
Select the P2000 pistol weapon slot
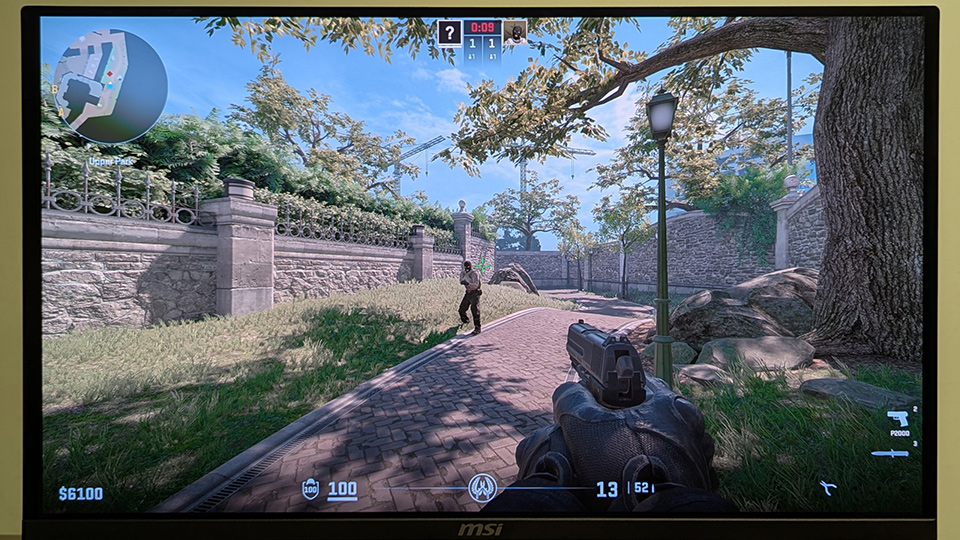(896, 418)
